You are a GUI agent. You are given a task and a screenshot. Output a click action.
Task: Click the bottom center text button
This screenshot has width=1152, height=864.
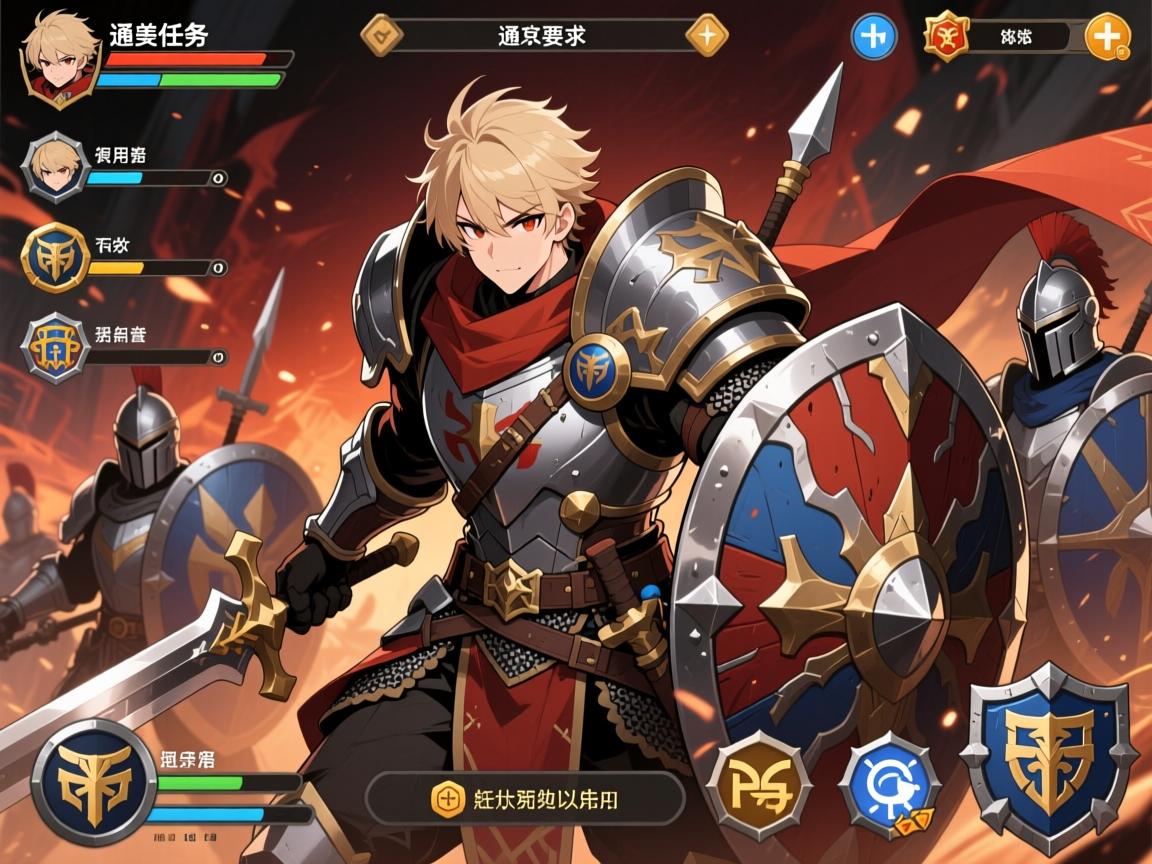525,797
